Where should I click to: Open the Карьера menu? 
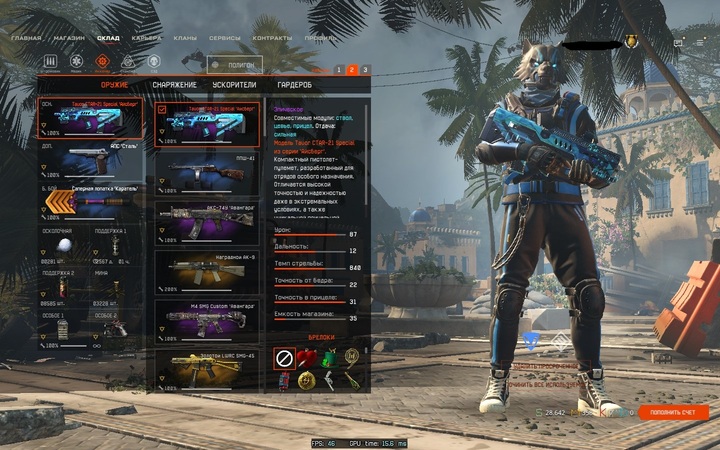point(146,37)
